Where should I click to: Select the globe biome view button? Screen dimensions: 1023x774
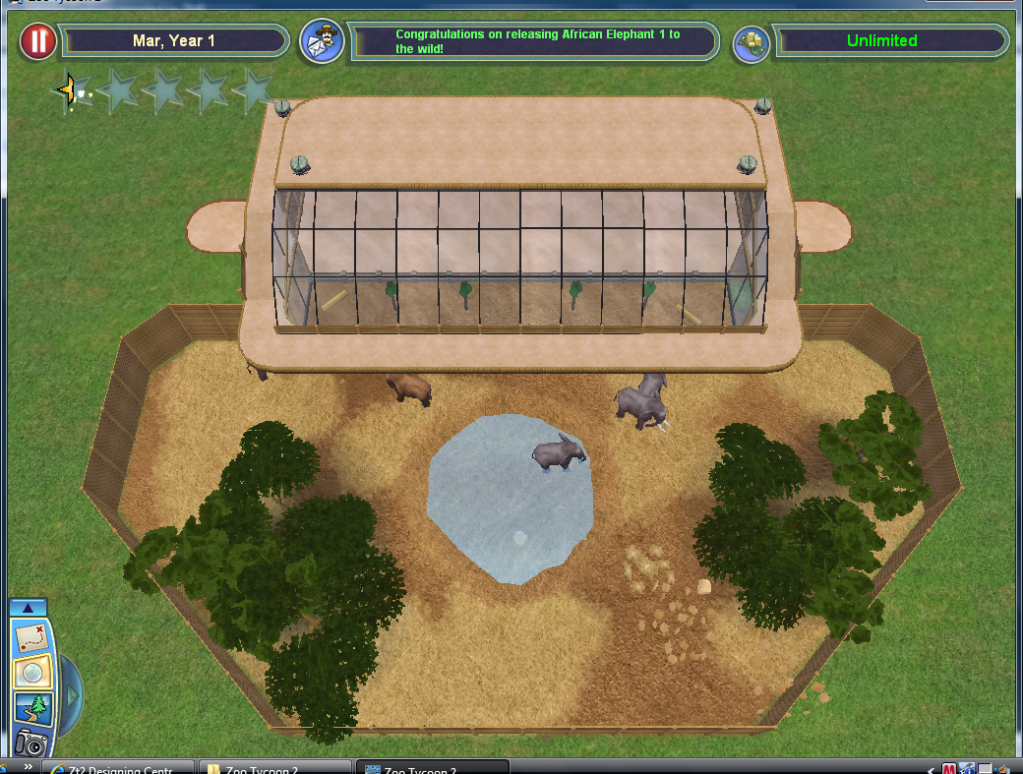[x=30, y=673]
